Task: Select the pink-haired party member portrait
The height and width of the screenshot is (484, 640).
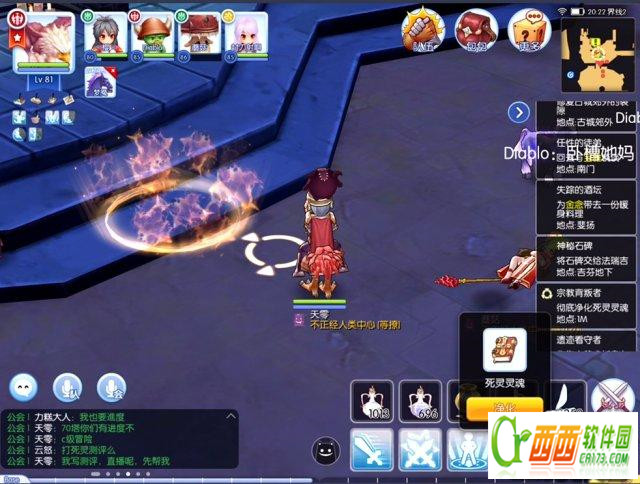Action: coord(245,36)
